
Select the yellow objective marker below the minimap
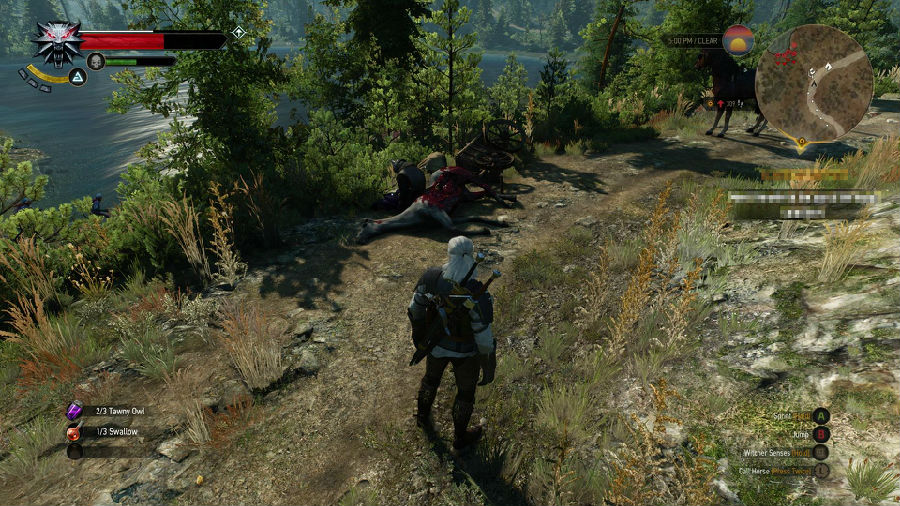[802, 145]
